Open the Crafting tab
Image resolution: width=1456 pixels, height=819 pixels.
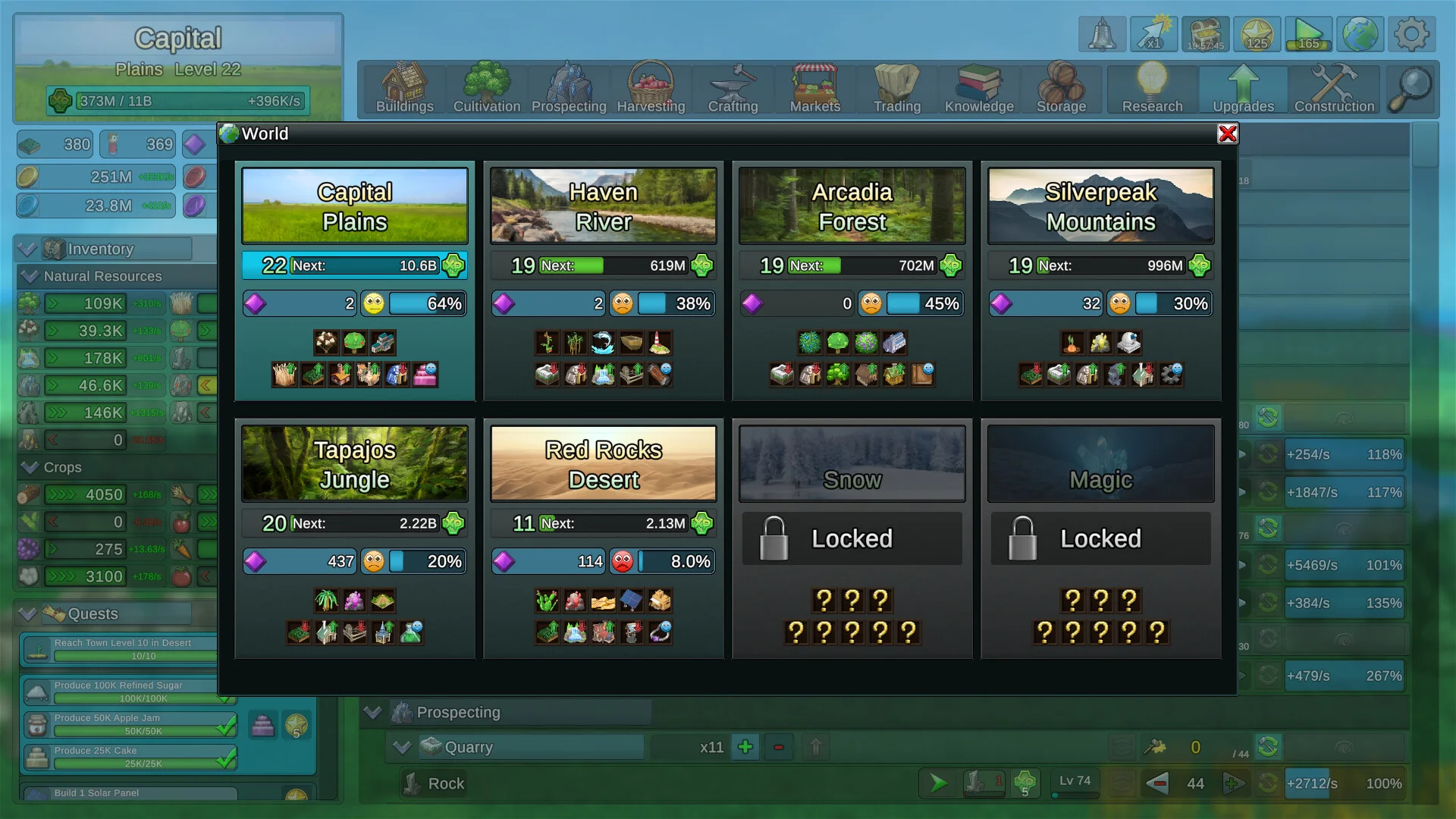coord(733,89)
